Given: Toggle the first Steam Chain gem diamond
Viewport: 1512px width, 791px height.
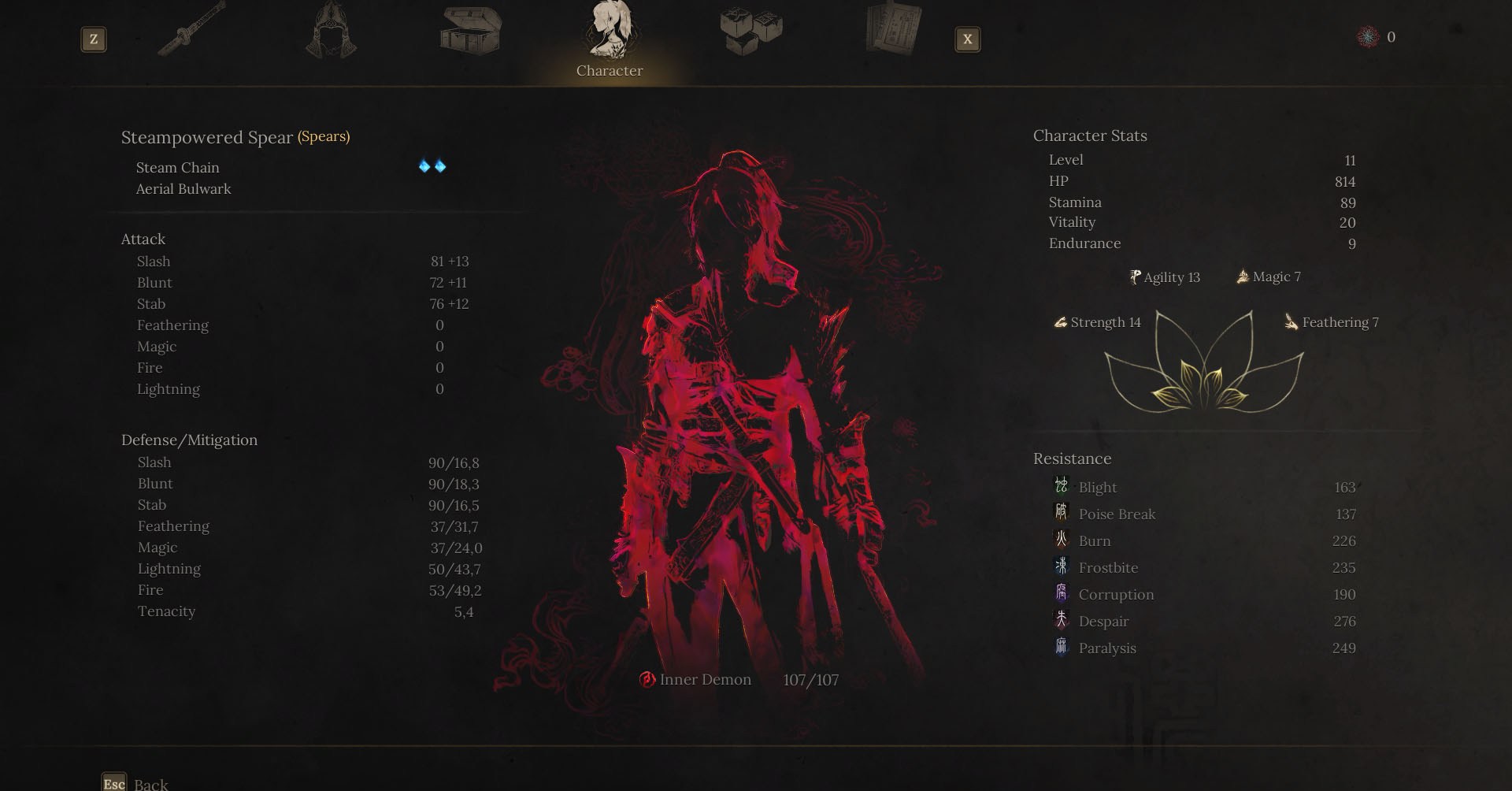Looking at the screenshot, I should pos(423,166).
